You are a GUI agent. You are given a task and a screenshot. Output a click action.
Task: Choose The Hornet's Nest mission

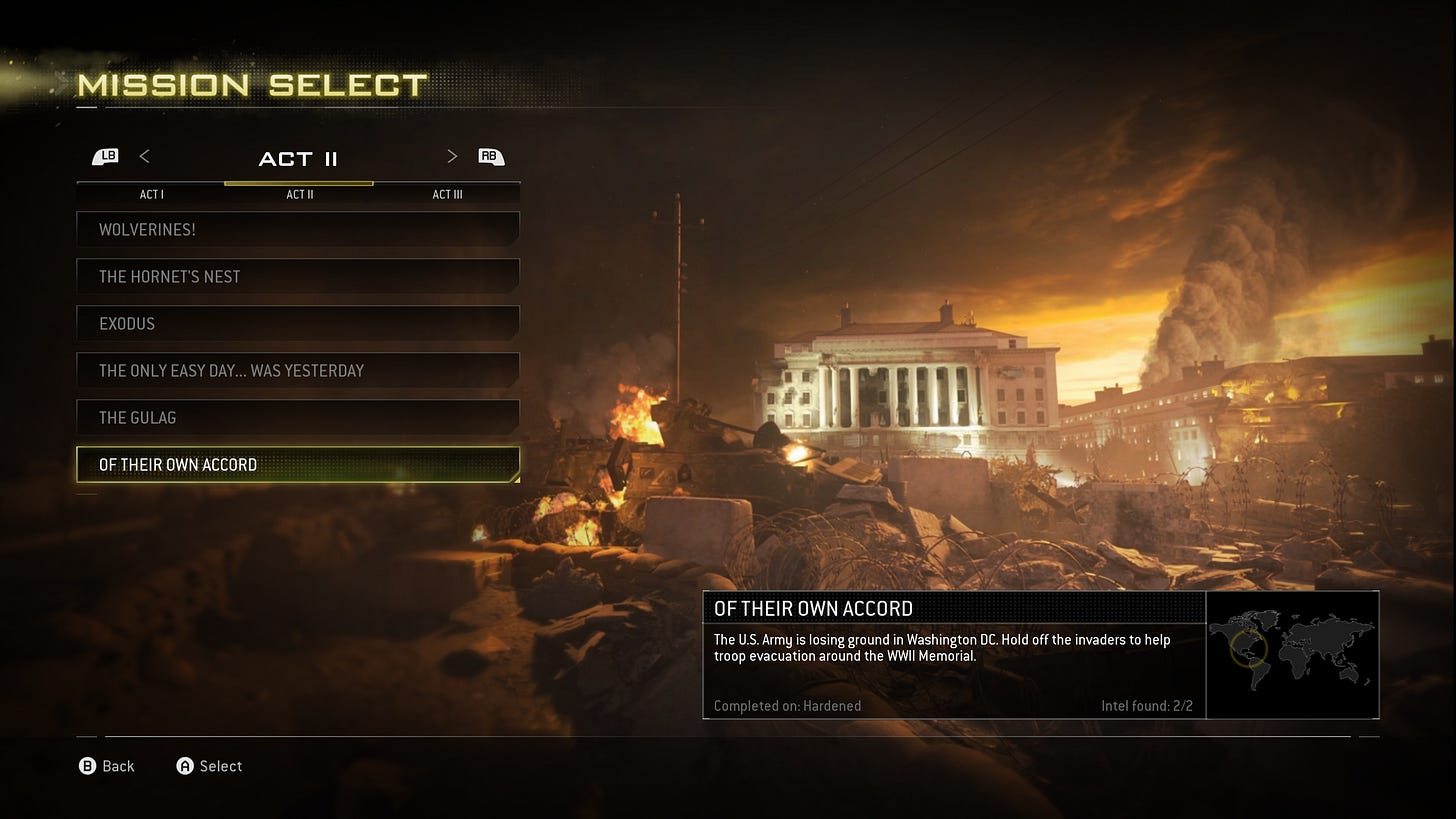[297, 276]
